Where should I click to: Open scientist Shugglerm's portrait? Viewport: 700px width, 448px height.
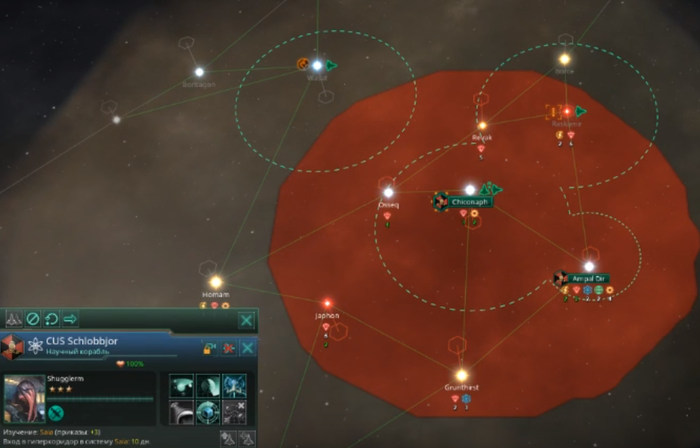click(24, 398)
